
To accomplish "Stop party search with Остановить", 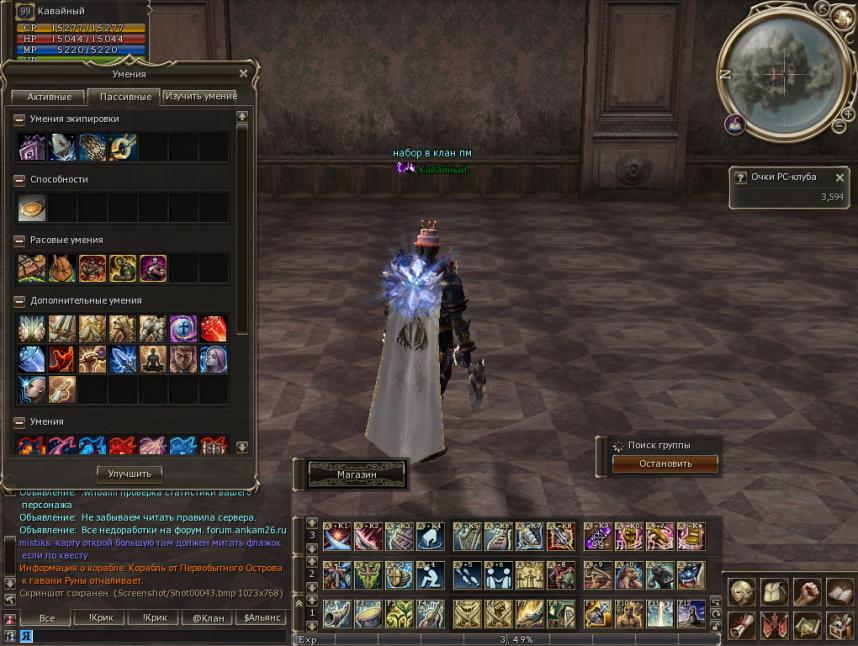I will coord(665,464).
